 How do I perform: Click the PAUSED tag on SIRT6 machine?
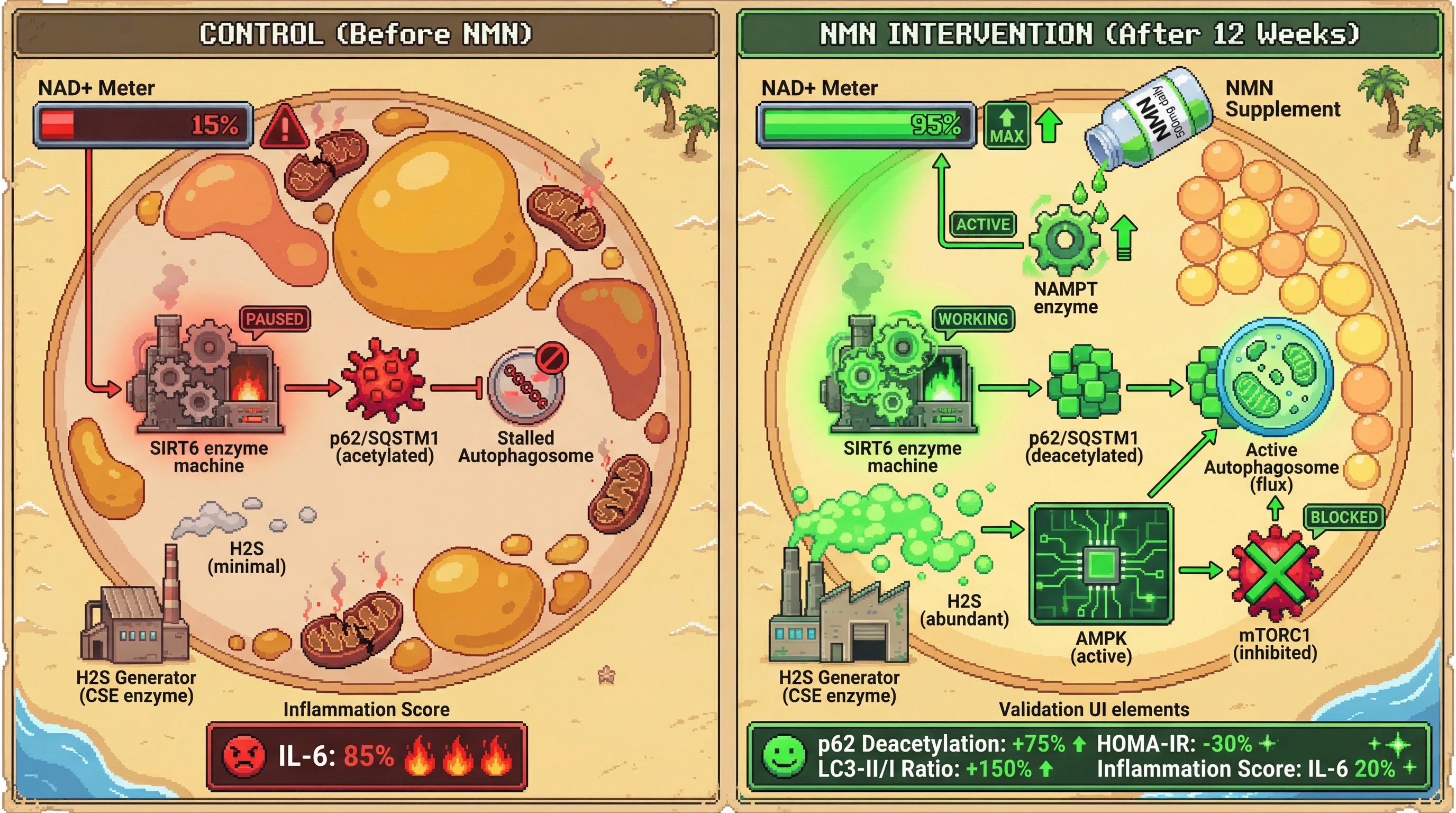275,320
